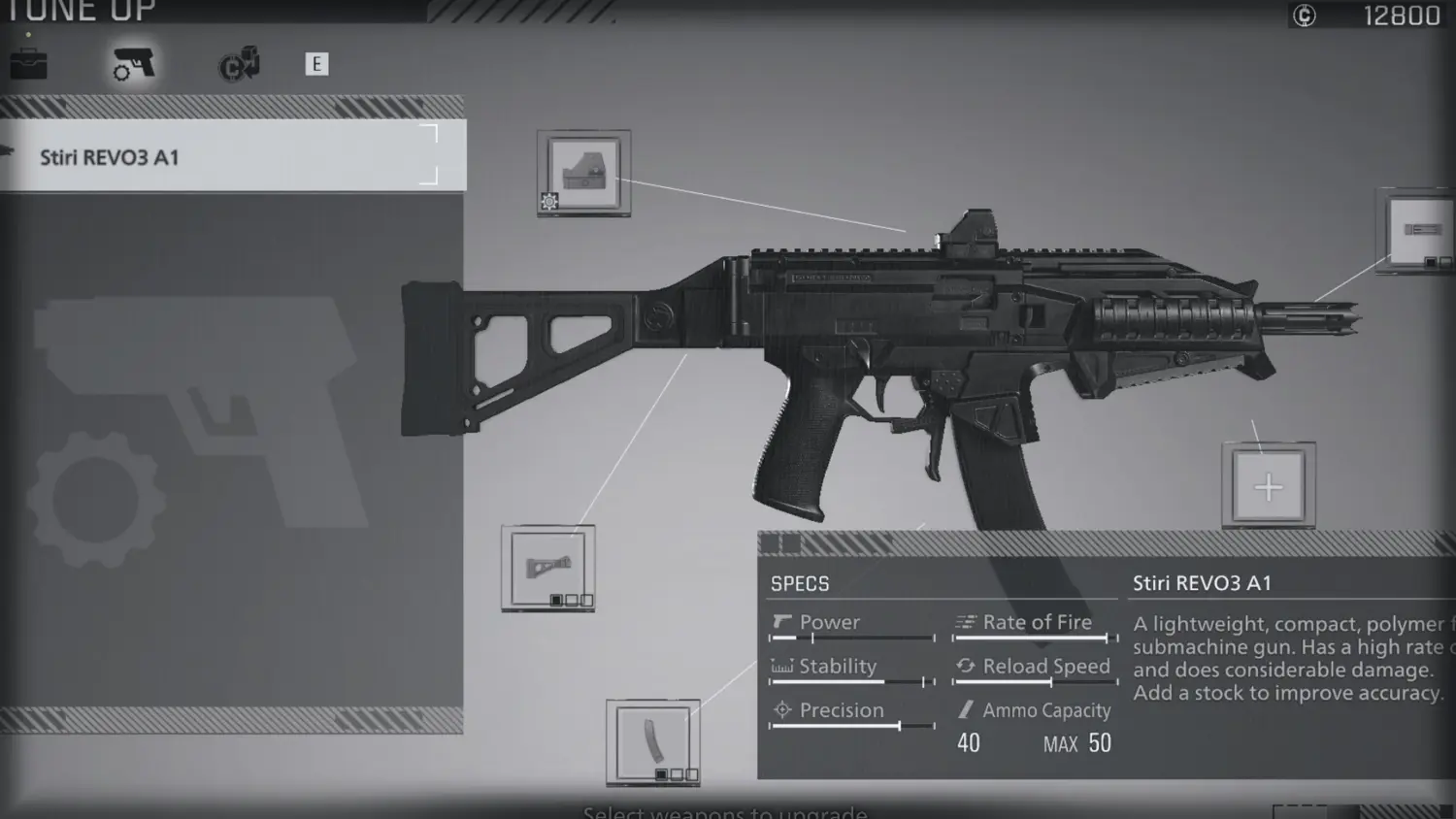This screenshot has height=819, width=1456.
Task: Open the optic sight attachment slot
Action: (x=584, y=173)
